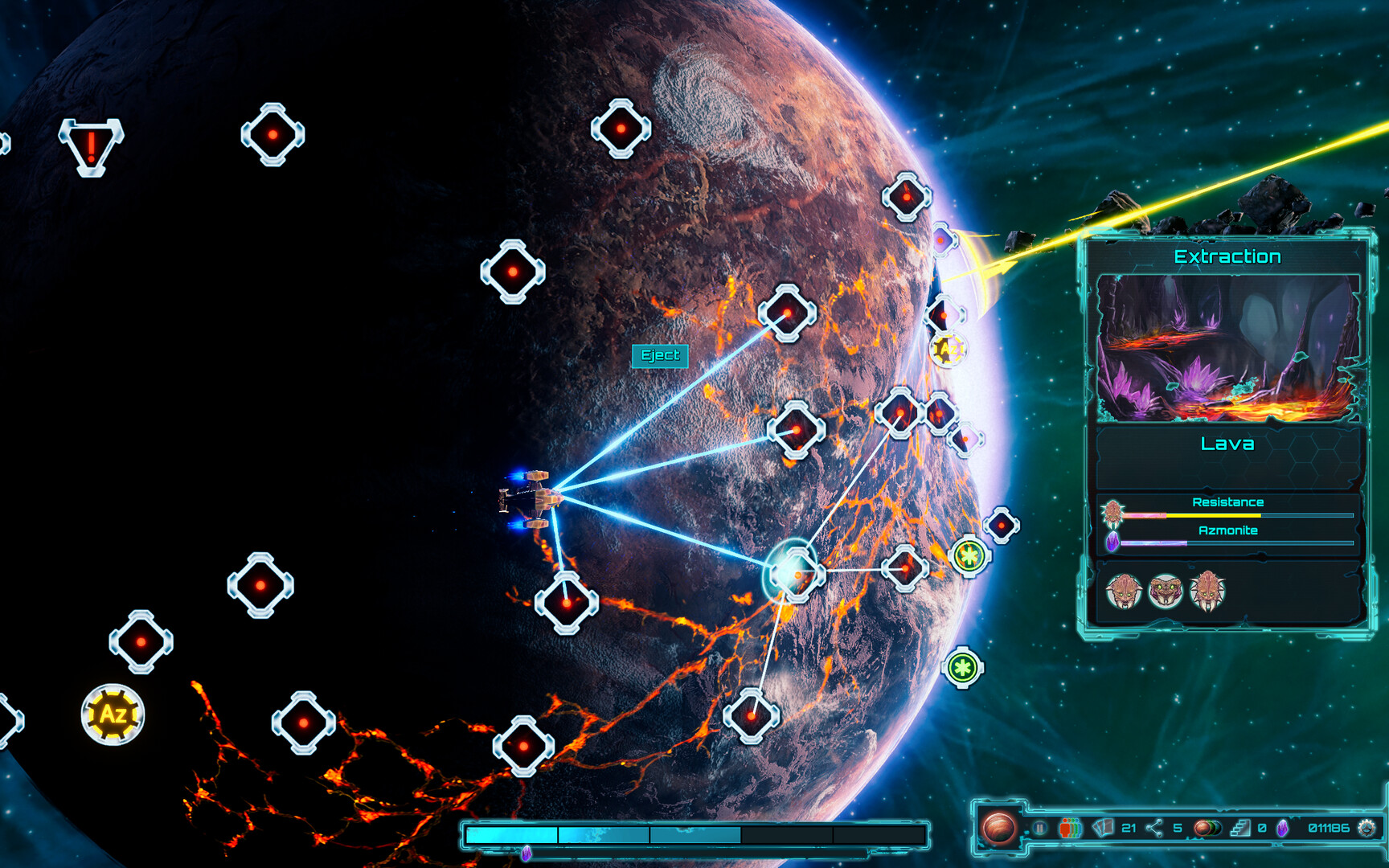Open the crew population icon in the HUD
This screenshot has height=868, width=1389.
pos(1069,826)
